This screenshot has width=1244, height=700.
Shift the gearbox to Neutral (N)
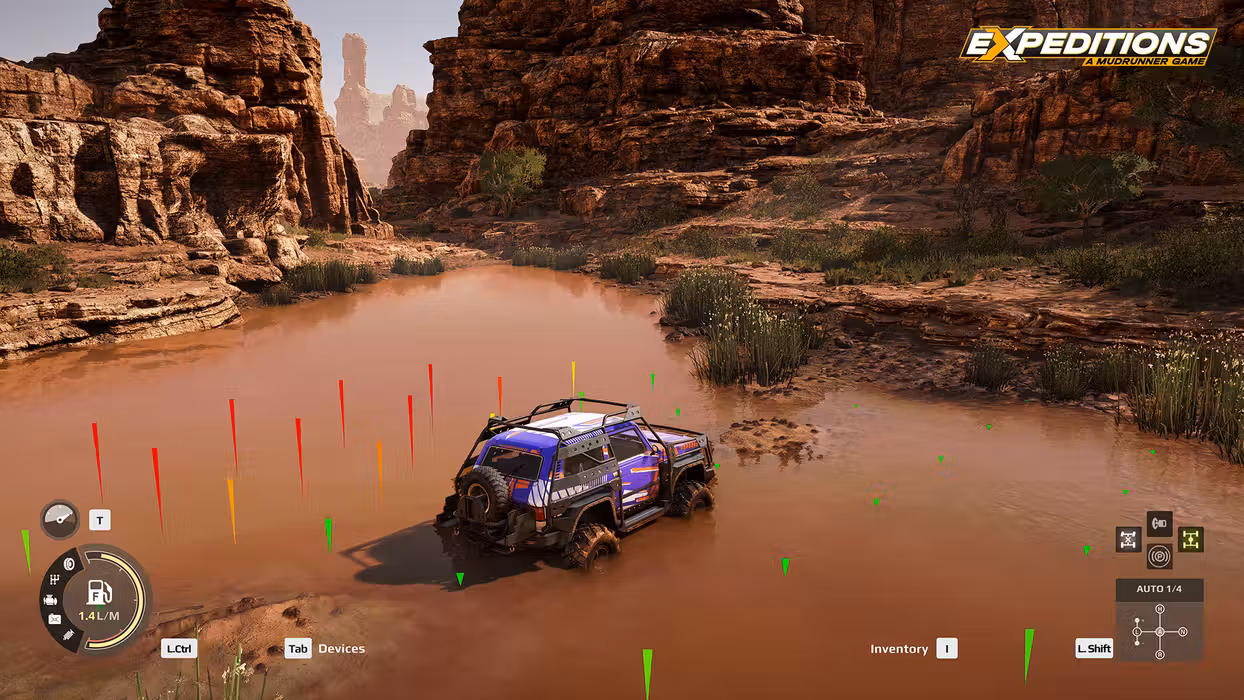point(1182,632)
